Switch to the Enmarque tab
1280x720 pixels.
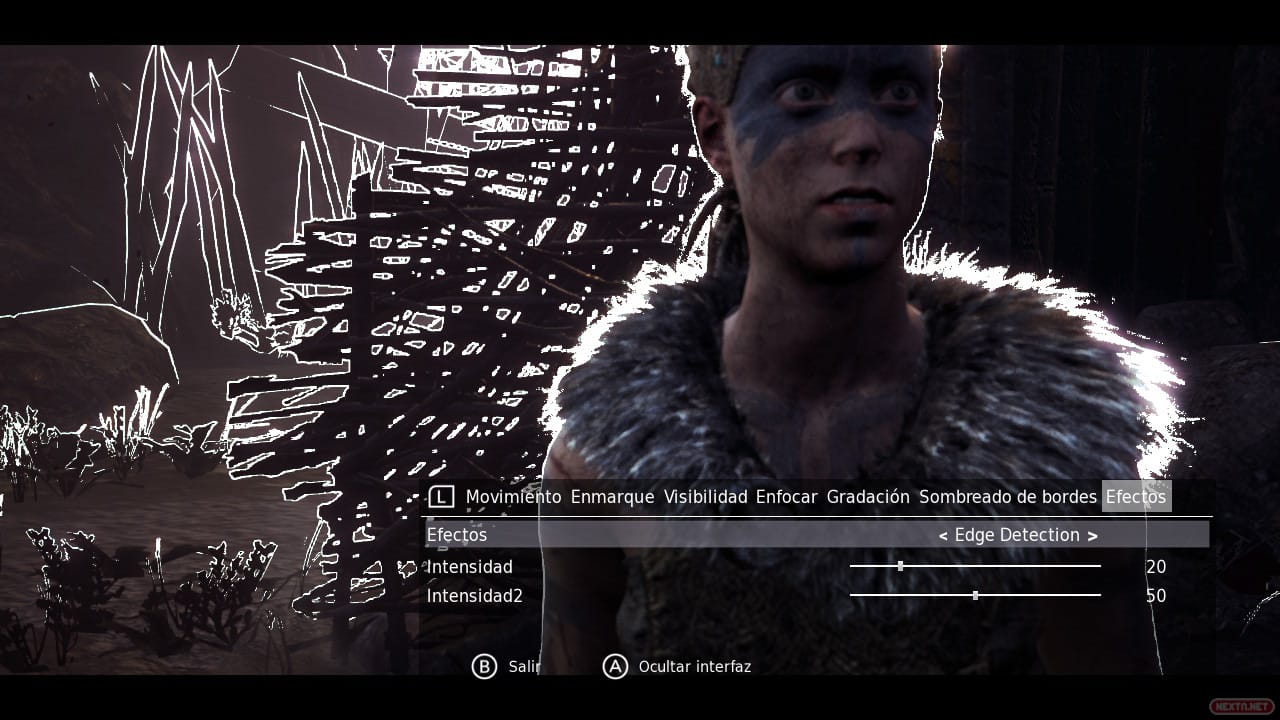pyautogui.click(x=611, y=496)
